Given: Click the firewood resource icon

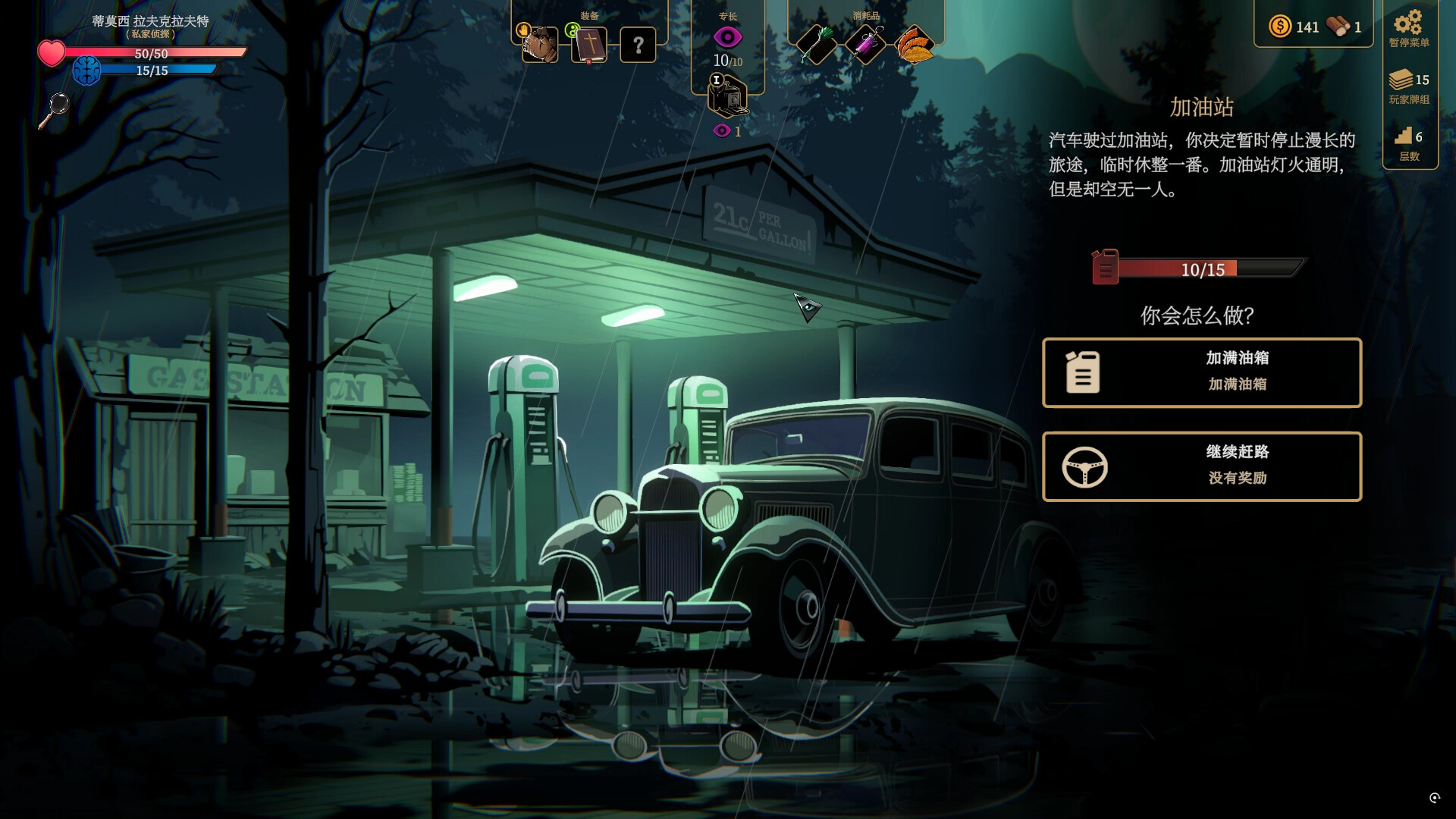Looking at the screenshot, I should pos(1338,25).
